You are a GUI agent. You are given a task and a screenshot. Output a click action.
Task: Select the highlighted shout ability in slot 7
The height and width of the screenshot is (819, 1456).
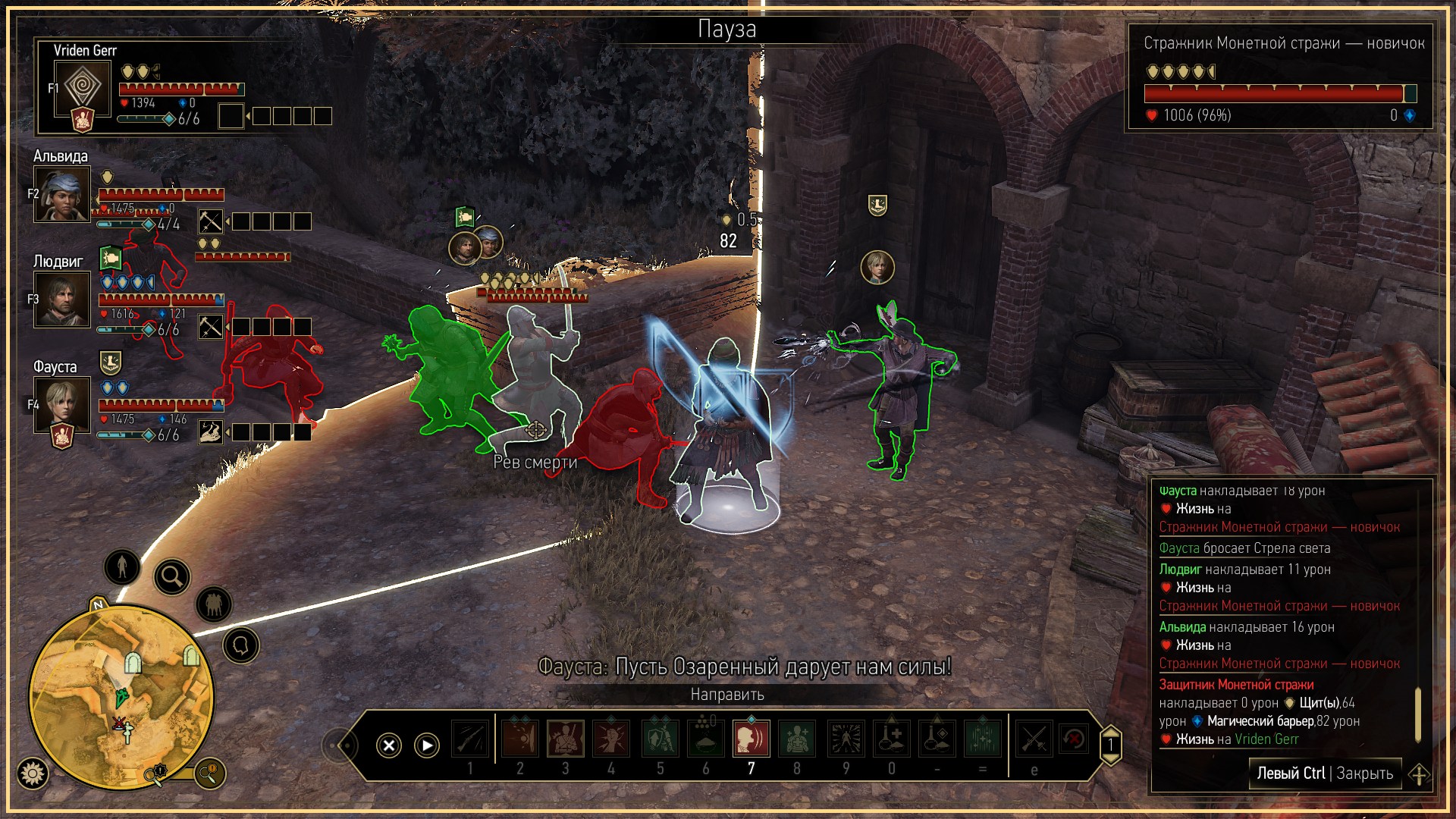[x=751, y=739]
